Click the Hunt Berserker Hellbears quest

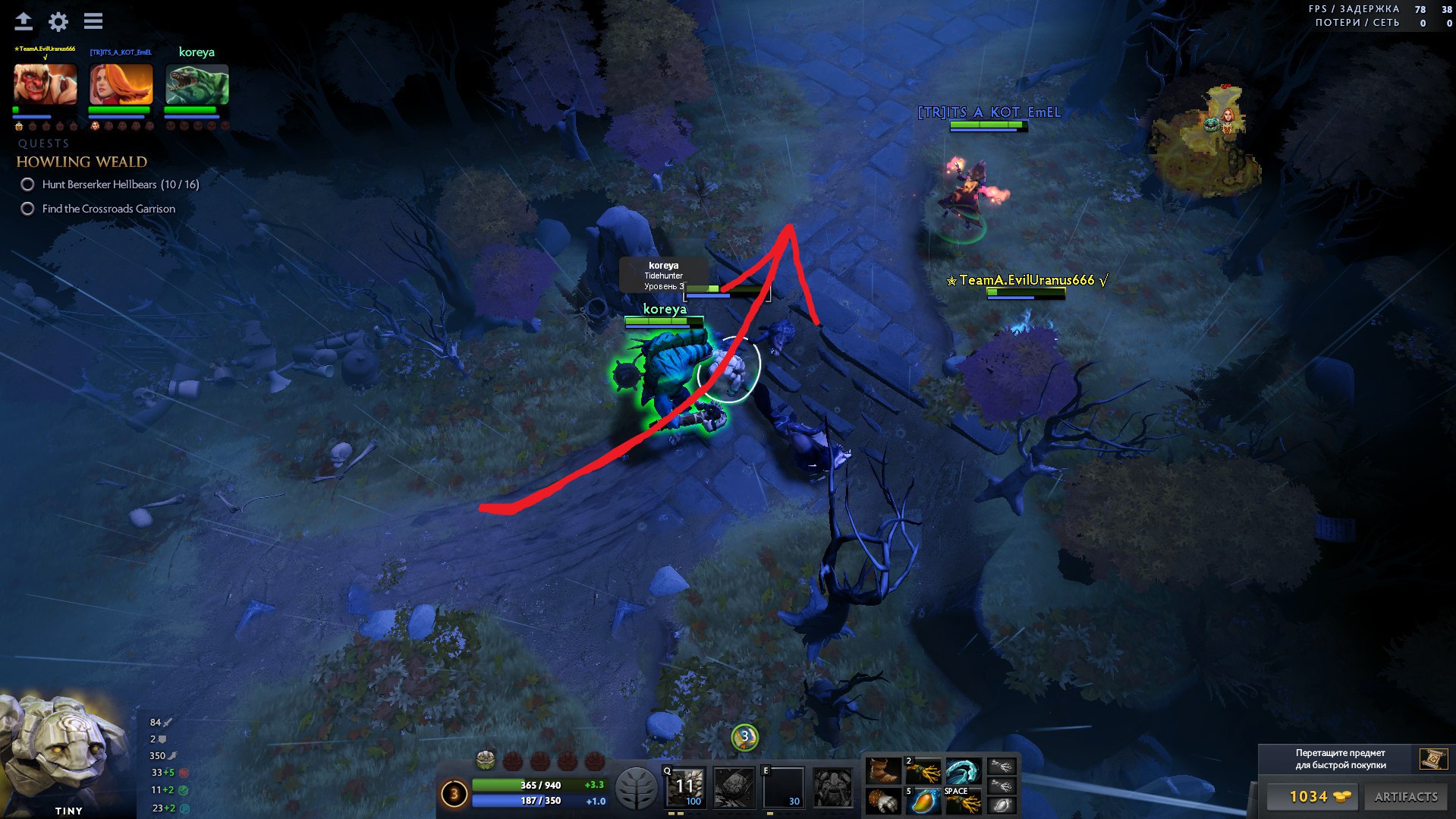120,184
